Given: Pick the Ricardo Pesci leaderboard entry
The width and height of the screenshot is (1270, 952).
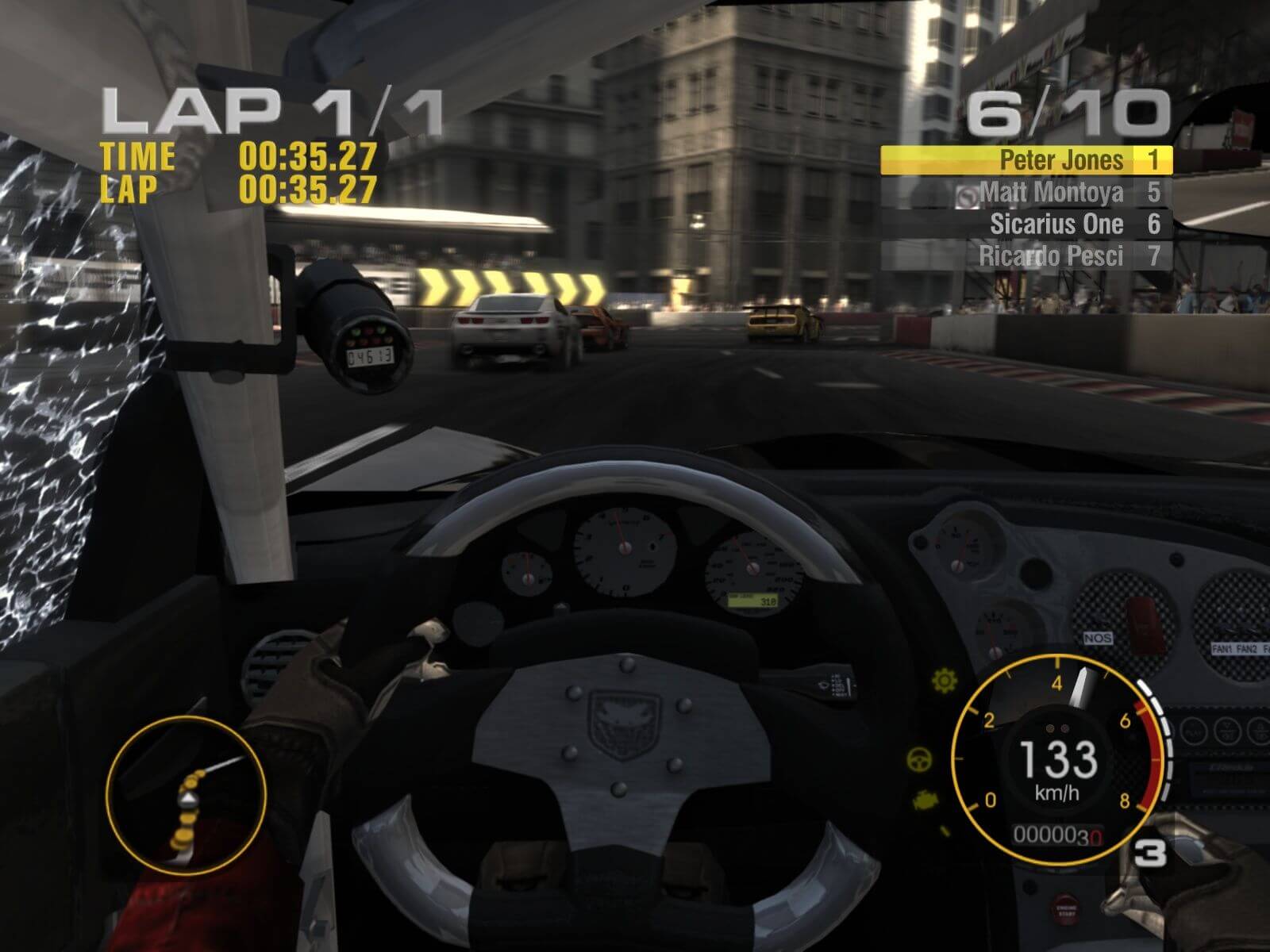Looking at the screenshot, I should [x=1026, y=256].
